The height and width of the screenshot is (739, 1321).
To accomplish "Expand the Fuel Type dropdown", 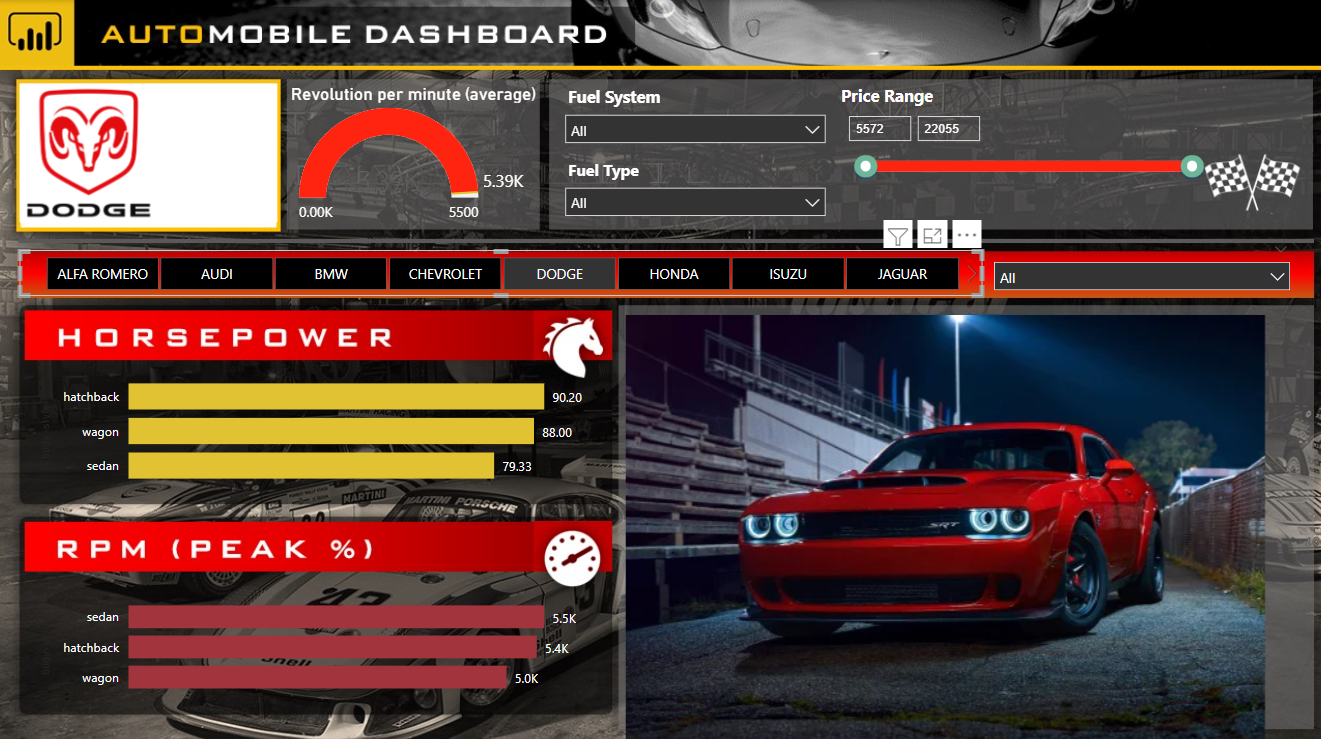I will tap(695, 202).
